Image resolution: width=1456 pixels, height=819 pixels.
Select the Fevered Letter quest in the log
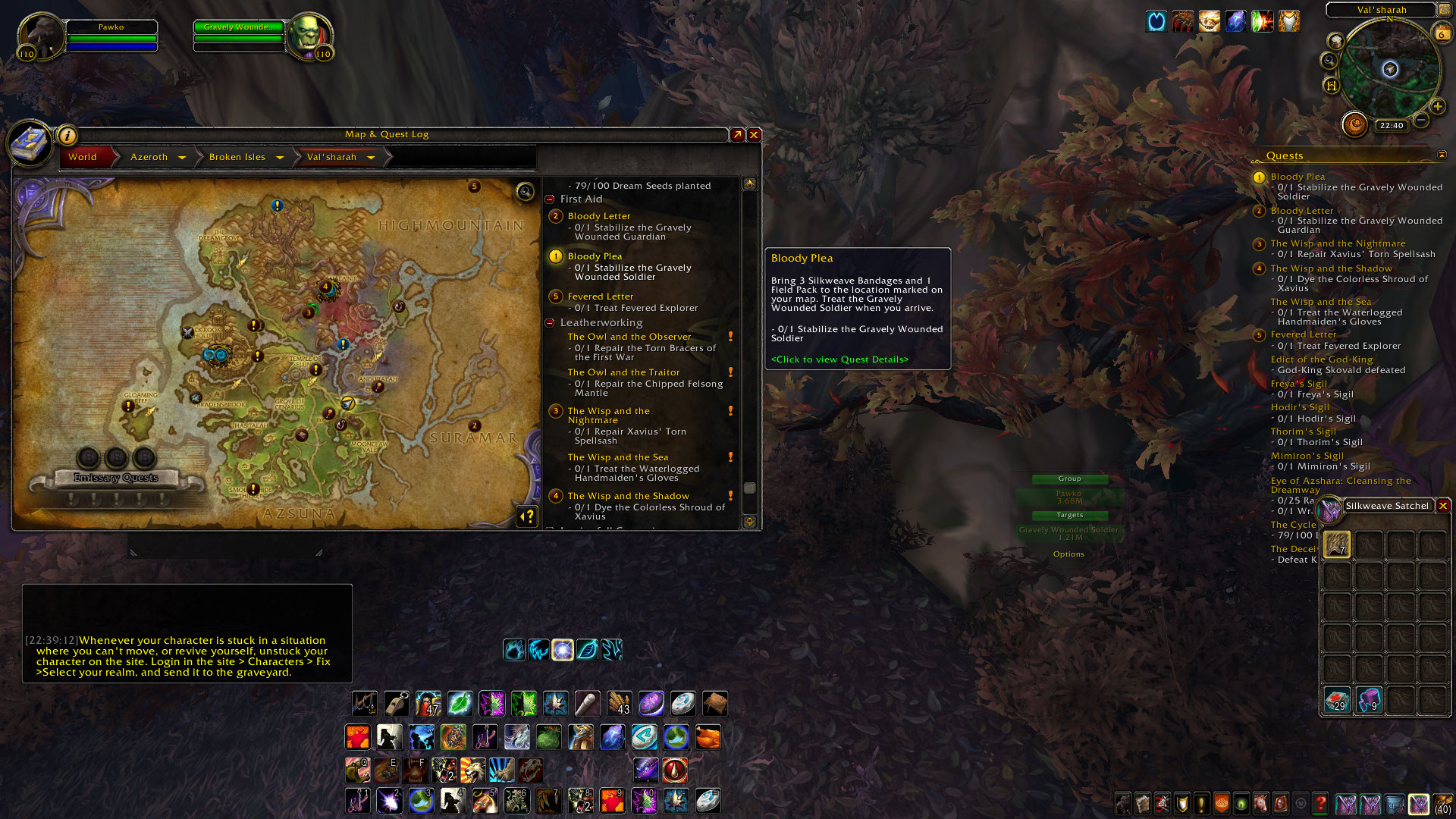tap(600, 297)
